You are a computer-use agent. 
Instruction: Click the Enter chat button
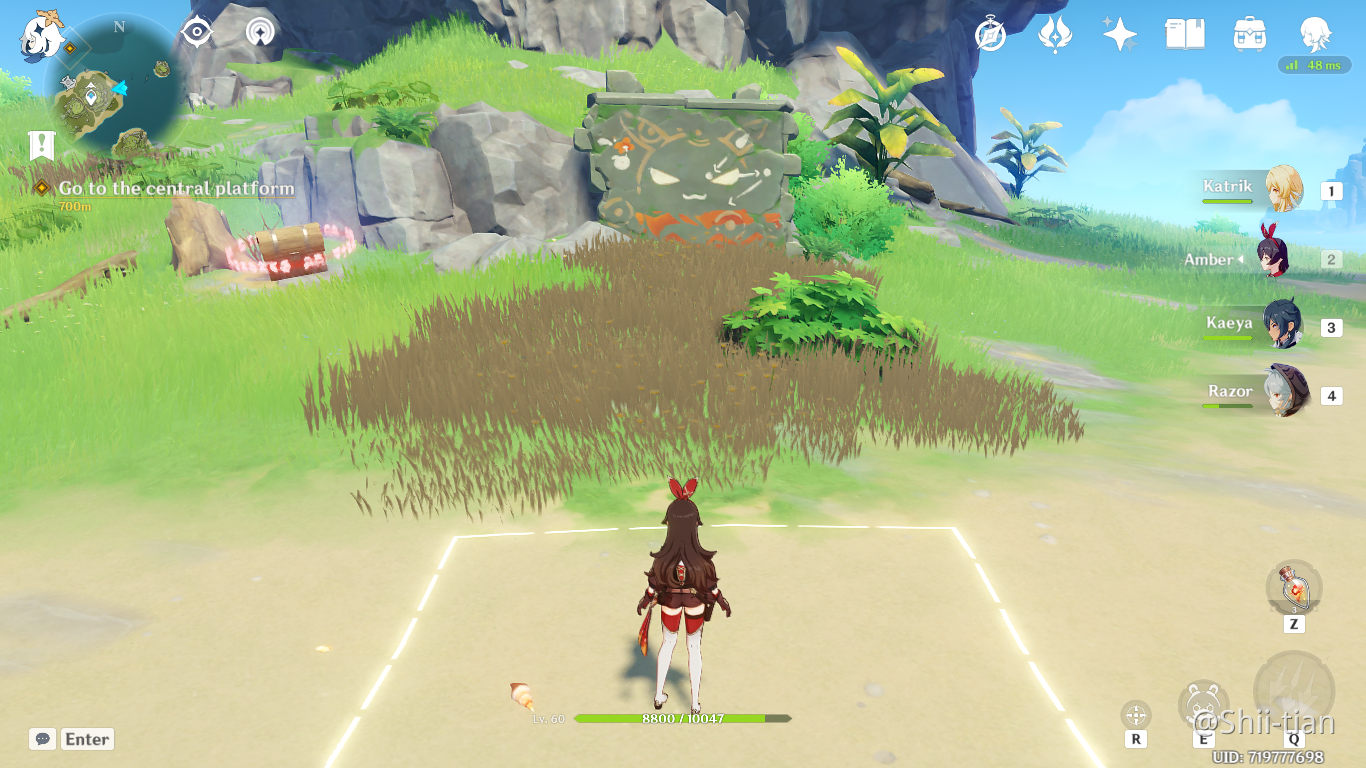coord(86,739)
